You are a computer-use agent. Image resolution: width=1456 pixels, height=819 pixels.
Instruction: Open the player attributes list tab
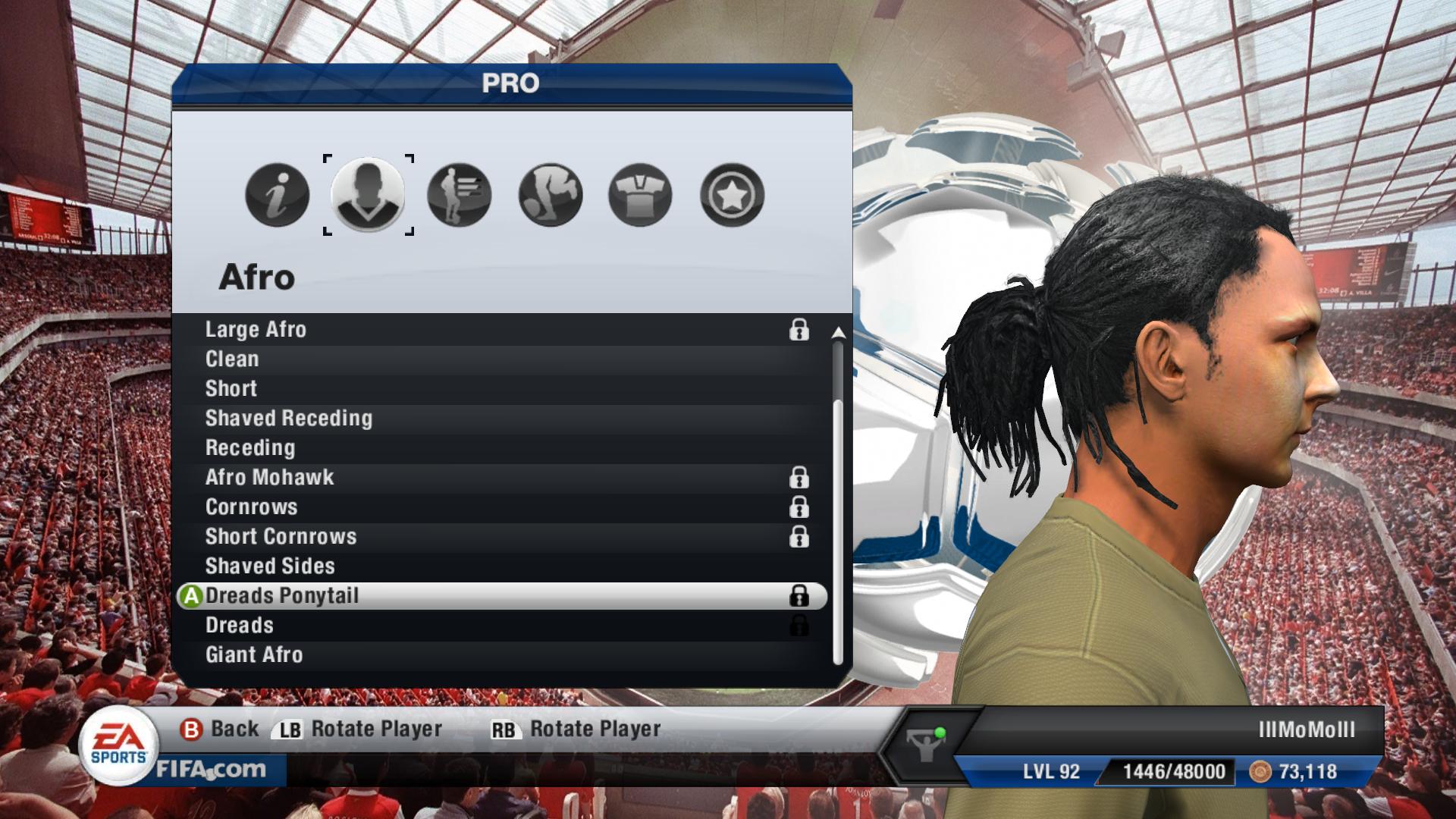pyautogui.click(x=459, y=195)
